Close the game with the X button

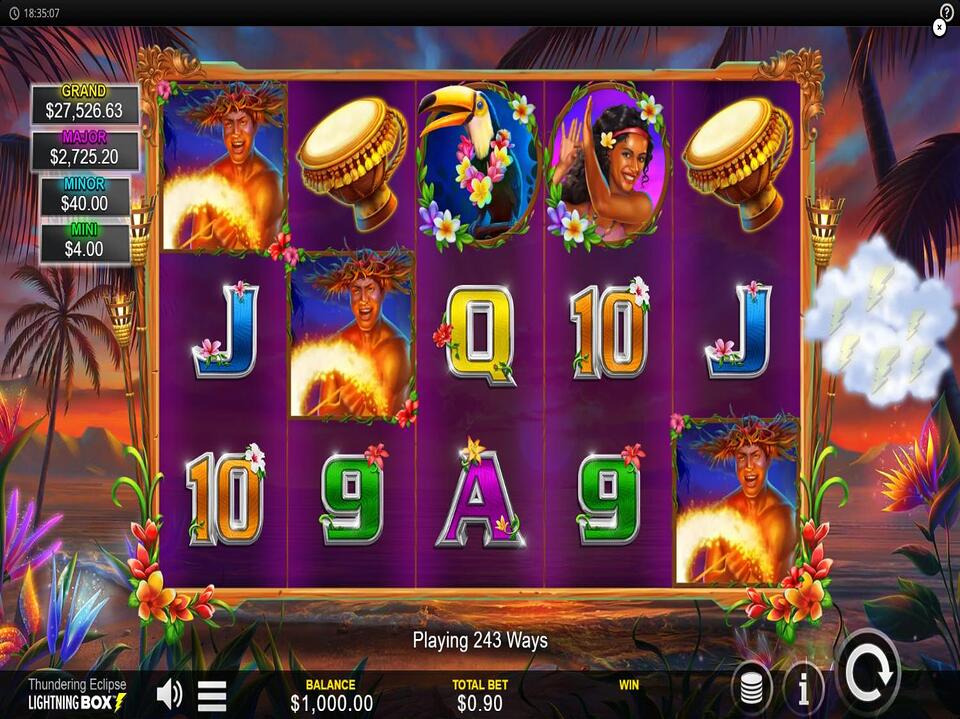coord(939,28)
